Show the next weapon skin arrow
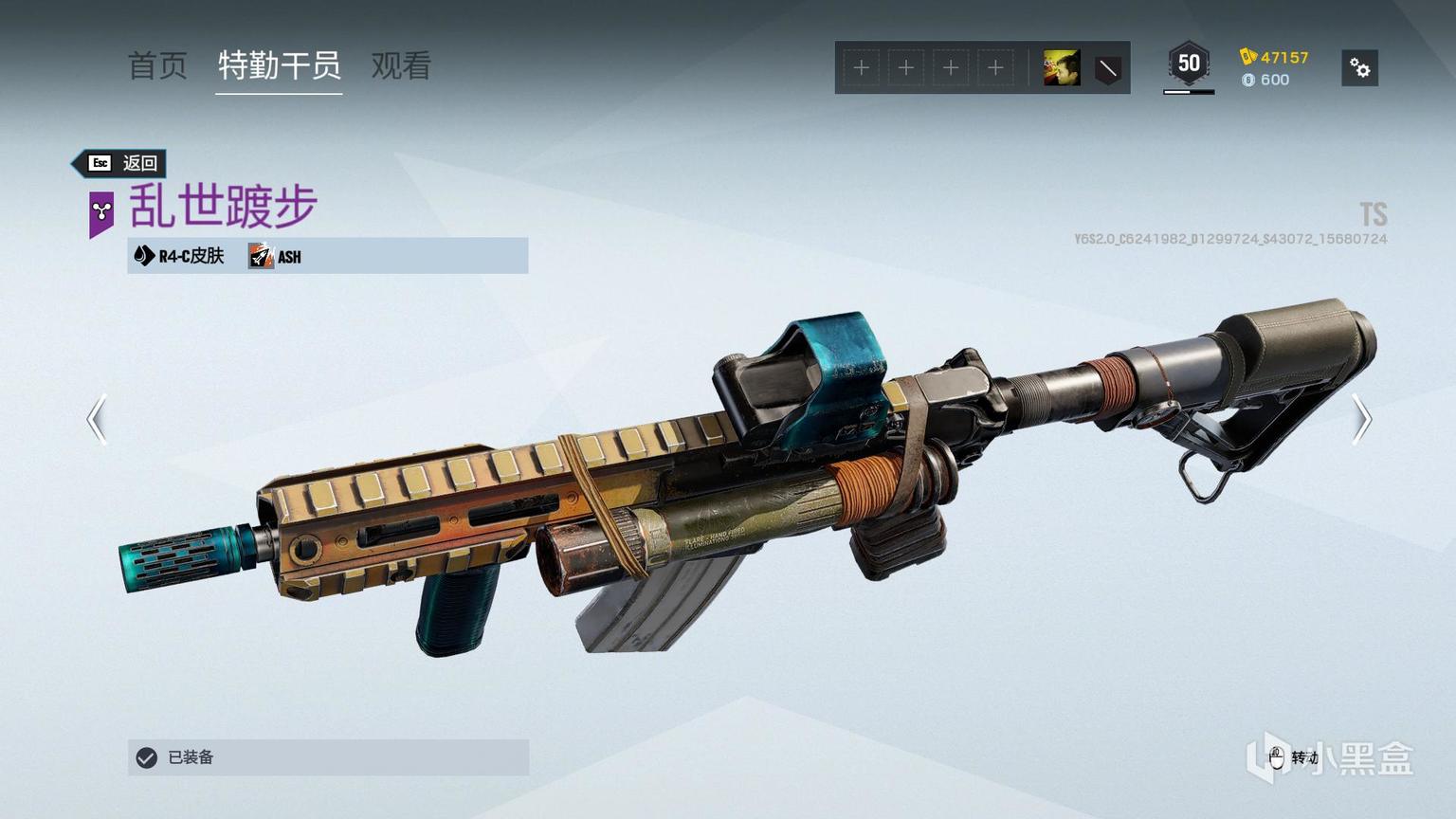The width and height of the screenshot is (1456, 819). coord(1361,419)
